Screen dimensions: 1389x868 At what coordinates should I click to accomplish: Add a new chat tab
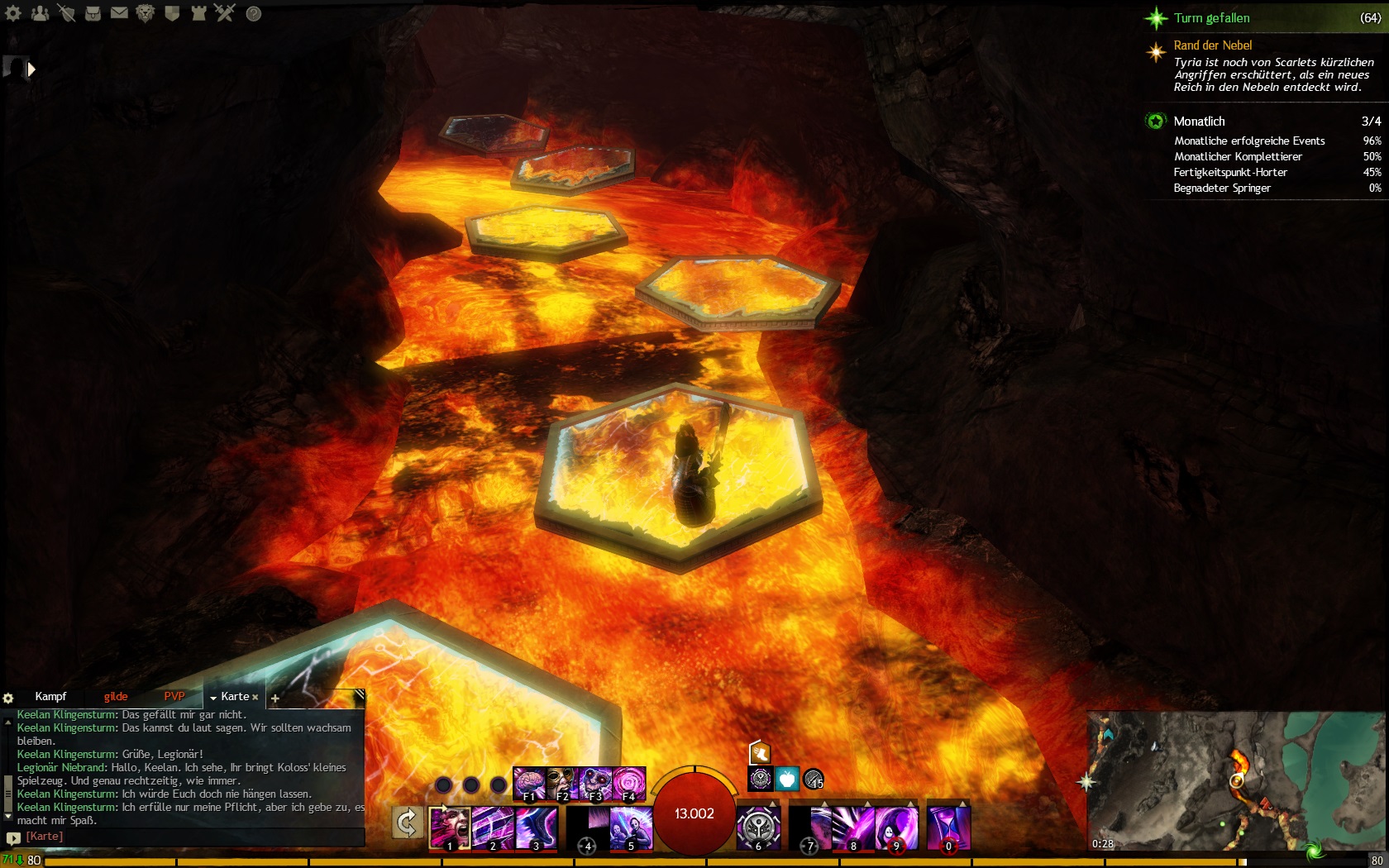pos(275,699)
